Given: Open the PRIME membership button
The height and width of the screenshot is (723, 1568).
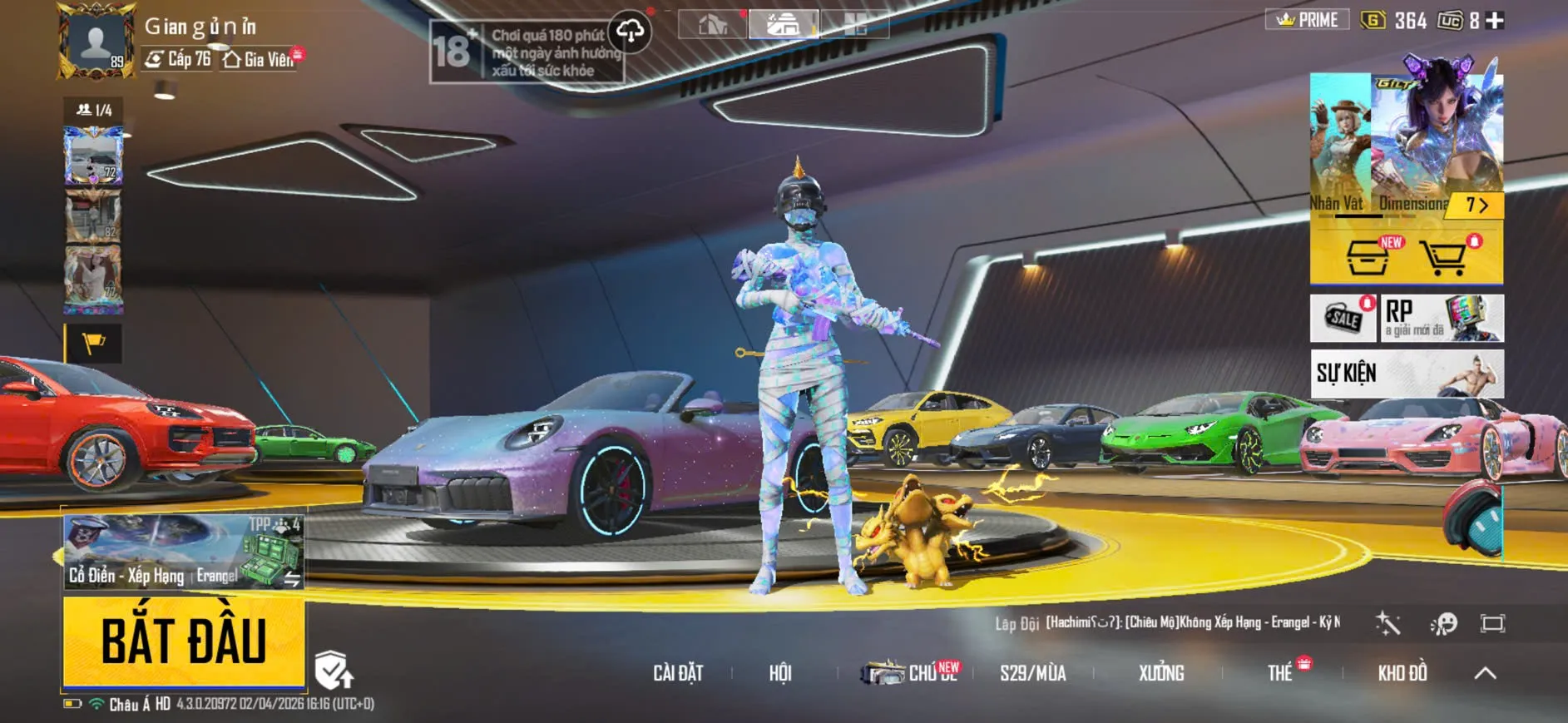Looking at the screenshot, I should click(x=1307, y=20).
